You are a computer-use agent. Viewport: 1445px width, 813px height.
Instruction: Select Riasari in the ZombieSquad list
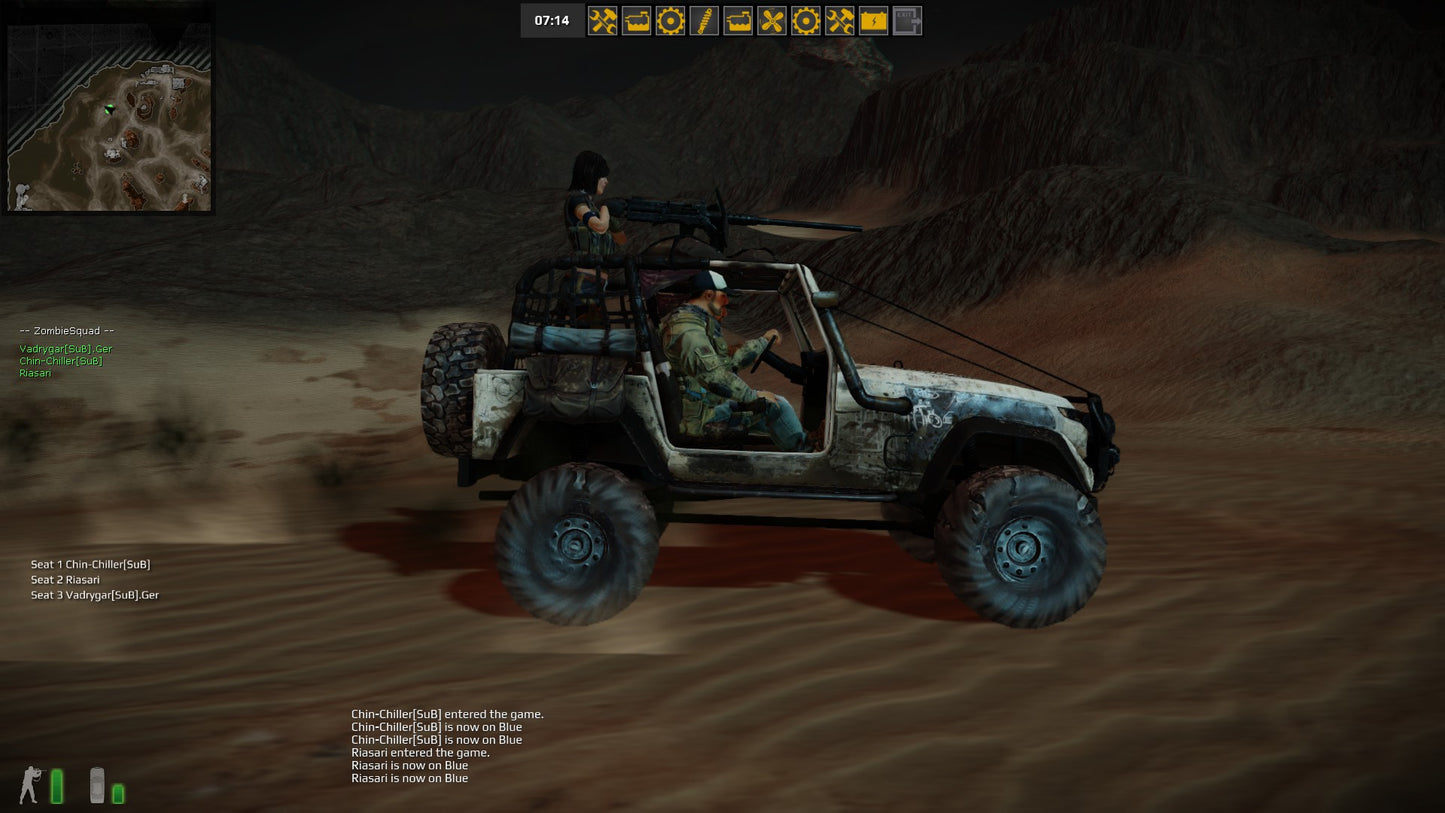[35, 373]
